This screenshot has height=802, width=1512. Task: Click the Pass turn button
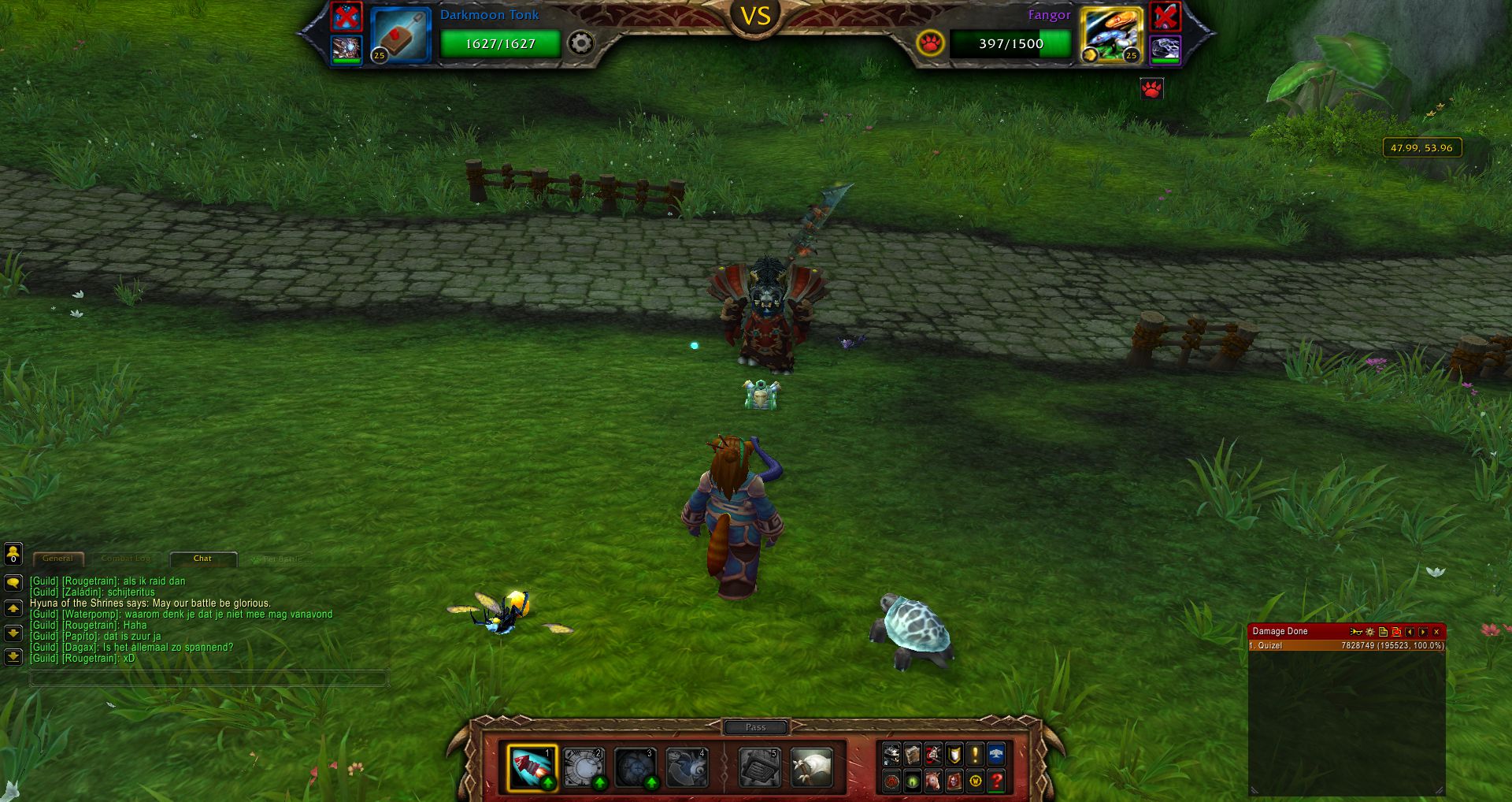755,727
